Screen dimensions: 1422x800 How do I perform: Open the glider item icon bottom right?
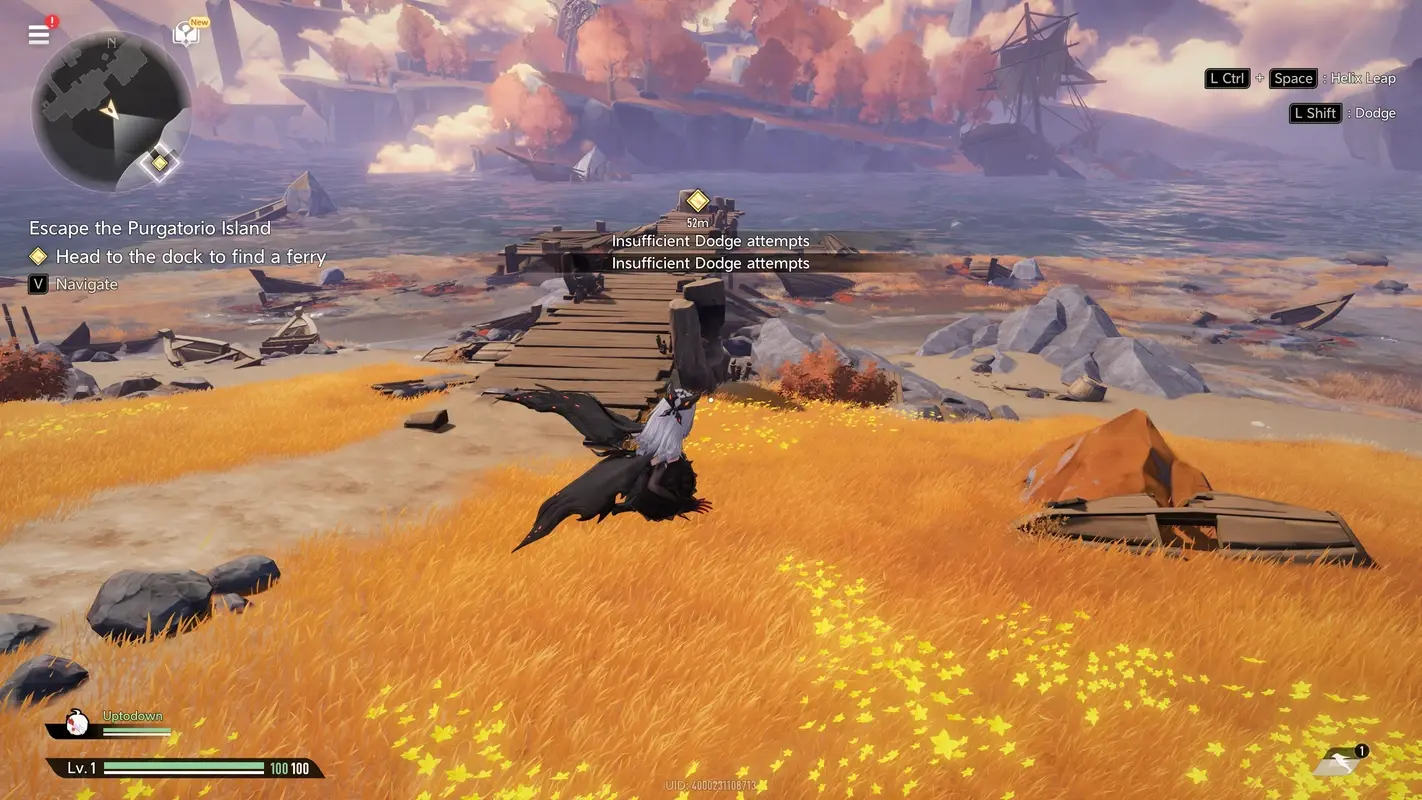click(x=1338, y=763)
